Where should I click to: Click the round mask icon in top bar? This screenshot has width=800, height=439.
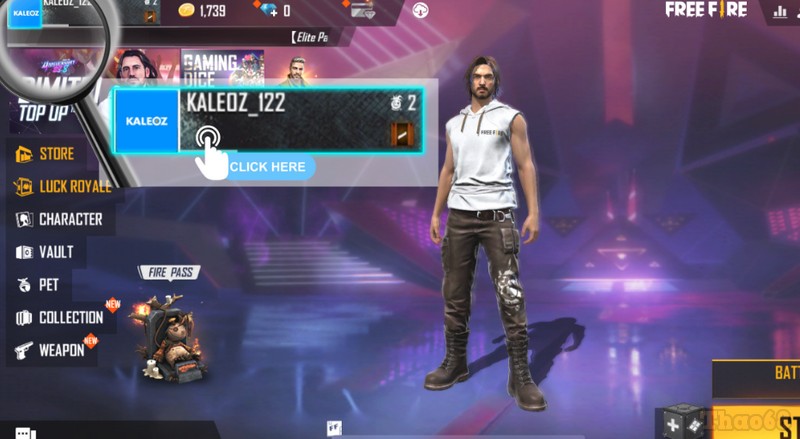click(422, 11)
